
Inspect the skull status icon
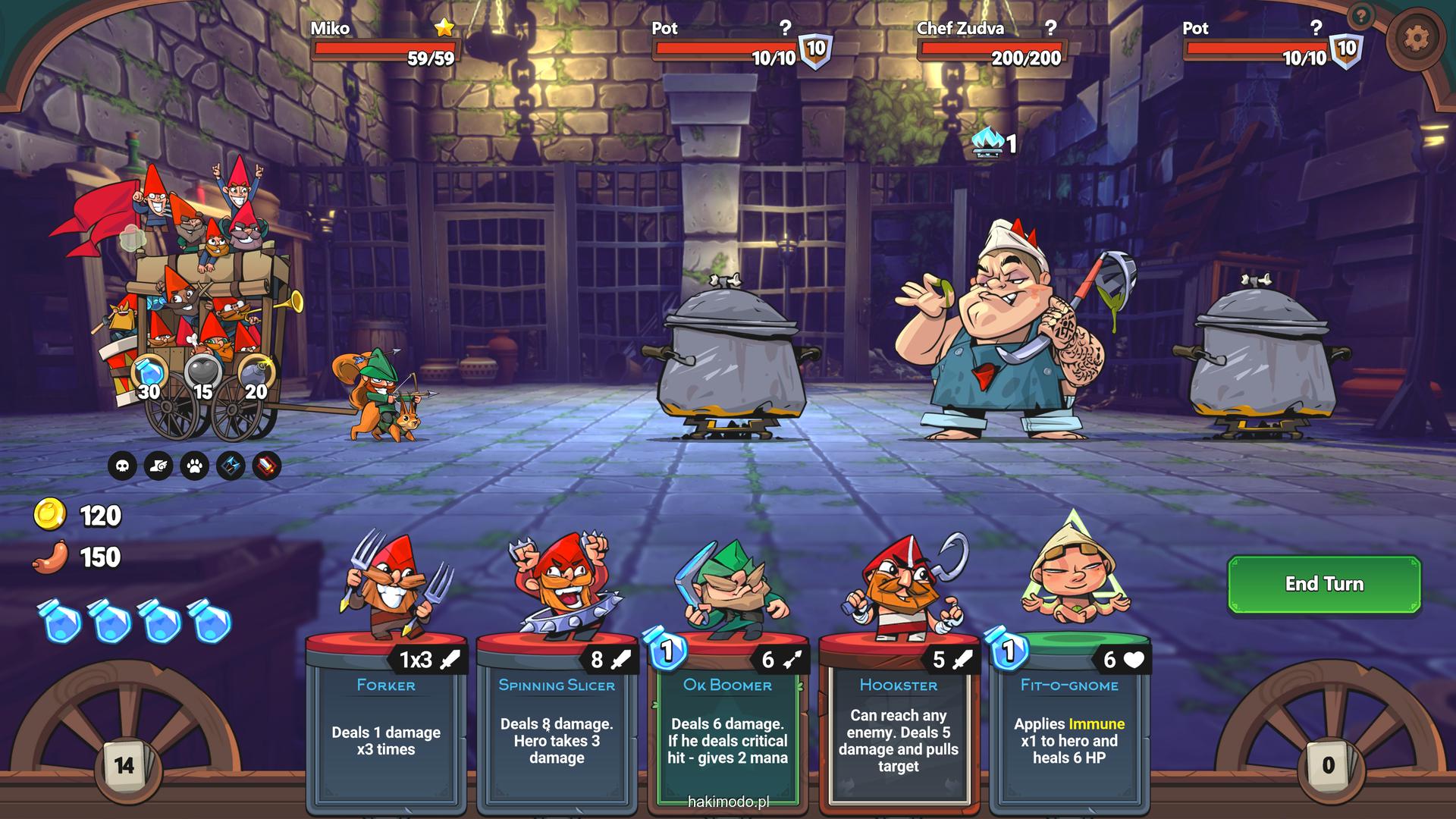(x=122, y=466)
